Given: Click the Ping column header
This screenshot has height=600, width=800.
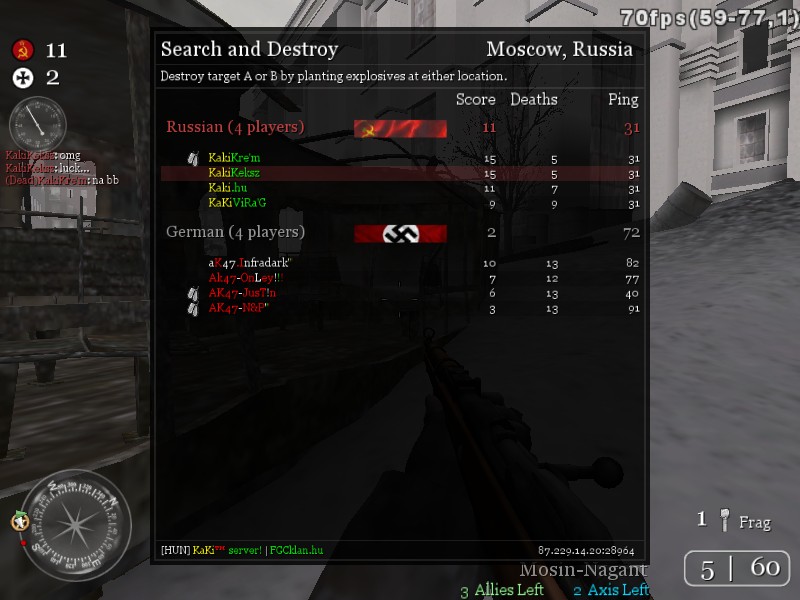Looking at the screenshot, I should (623, 100).
